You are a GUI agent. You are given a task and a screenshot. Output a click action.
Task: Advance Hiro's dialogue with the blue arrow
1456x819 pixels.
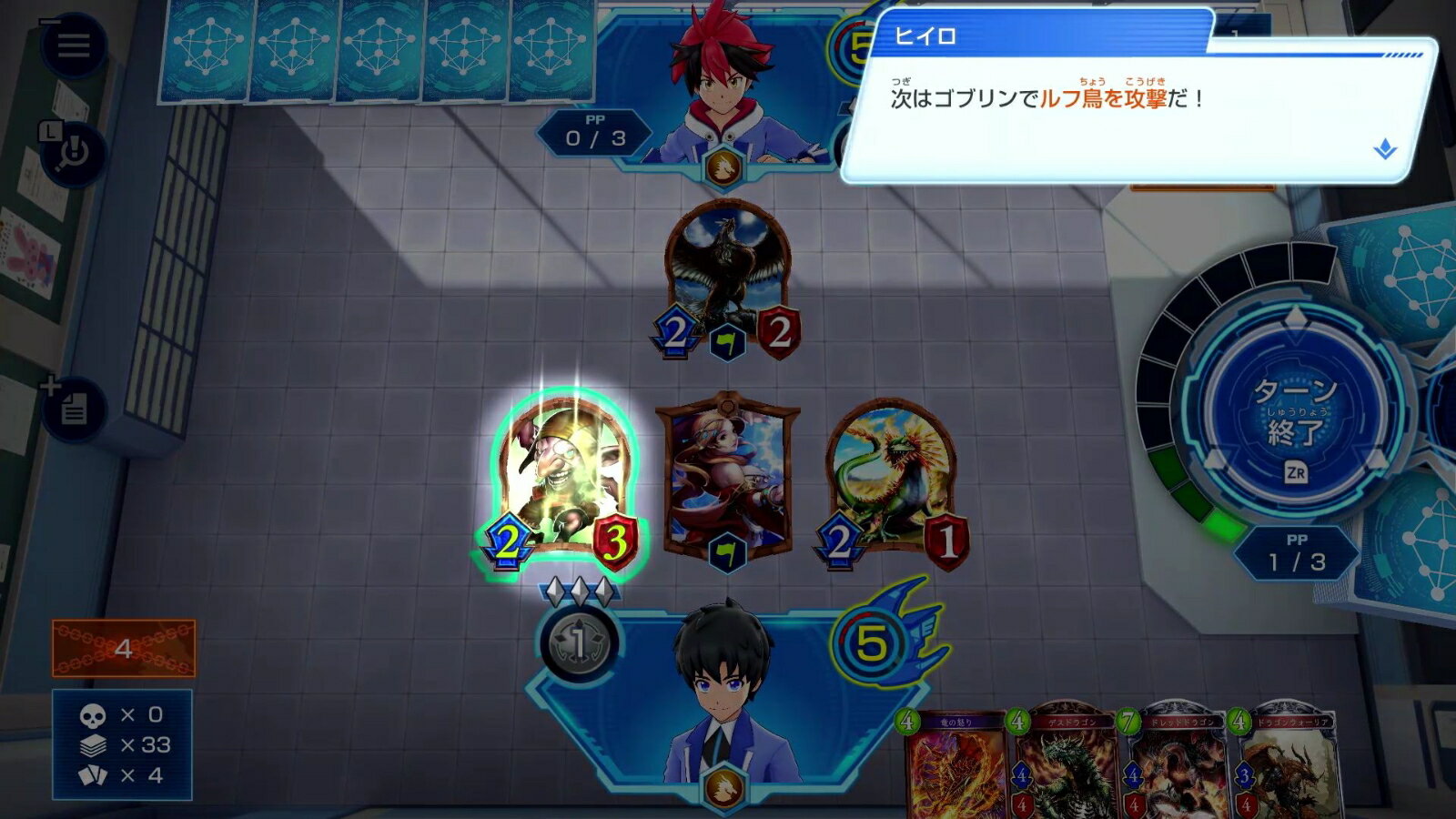click(x=1384, y=148)
